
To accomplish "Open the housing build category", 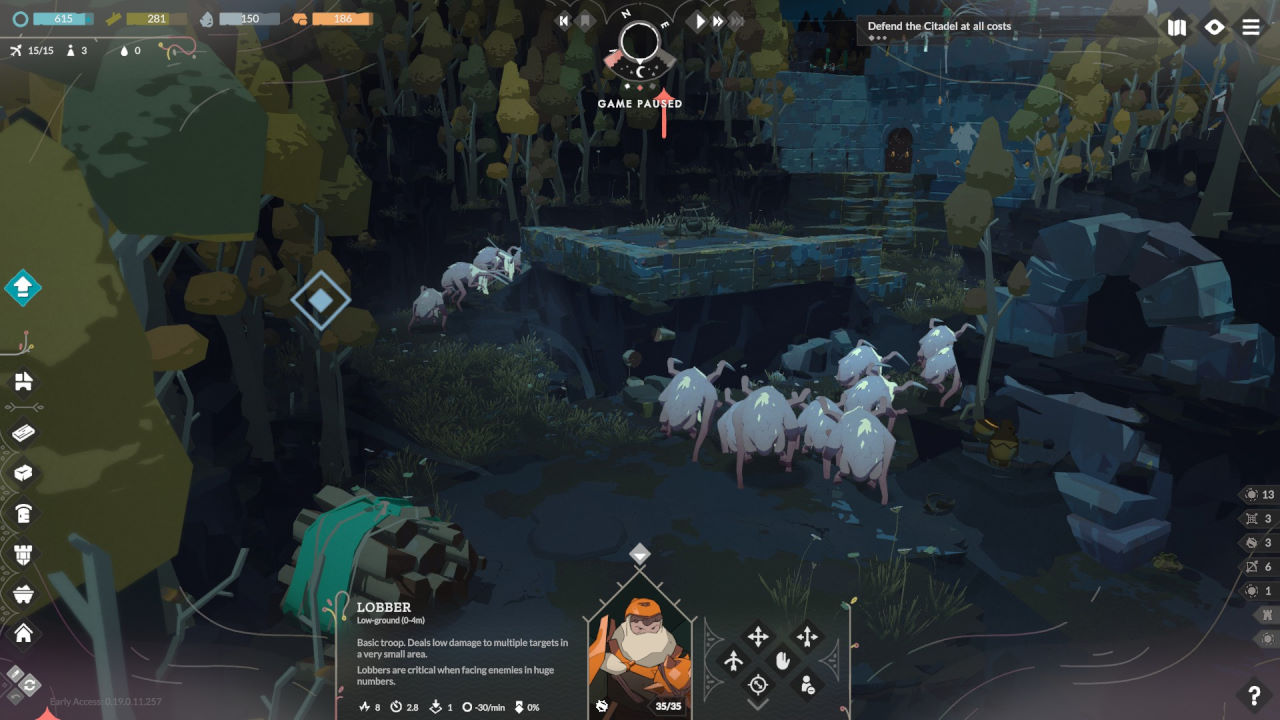I will click(23, 381).
